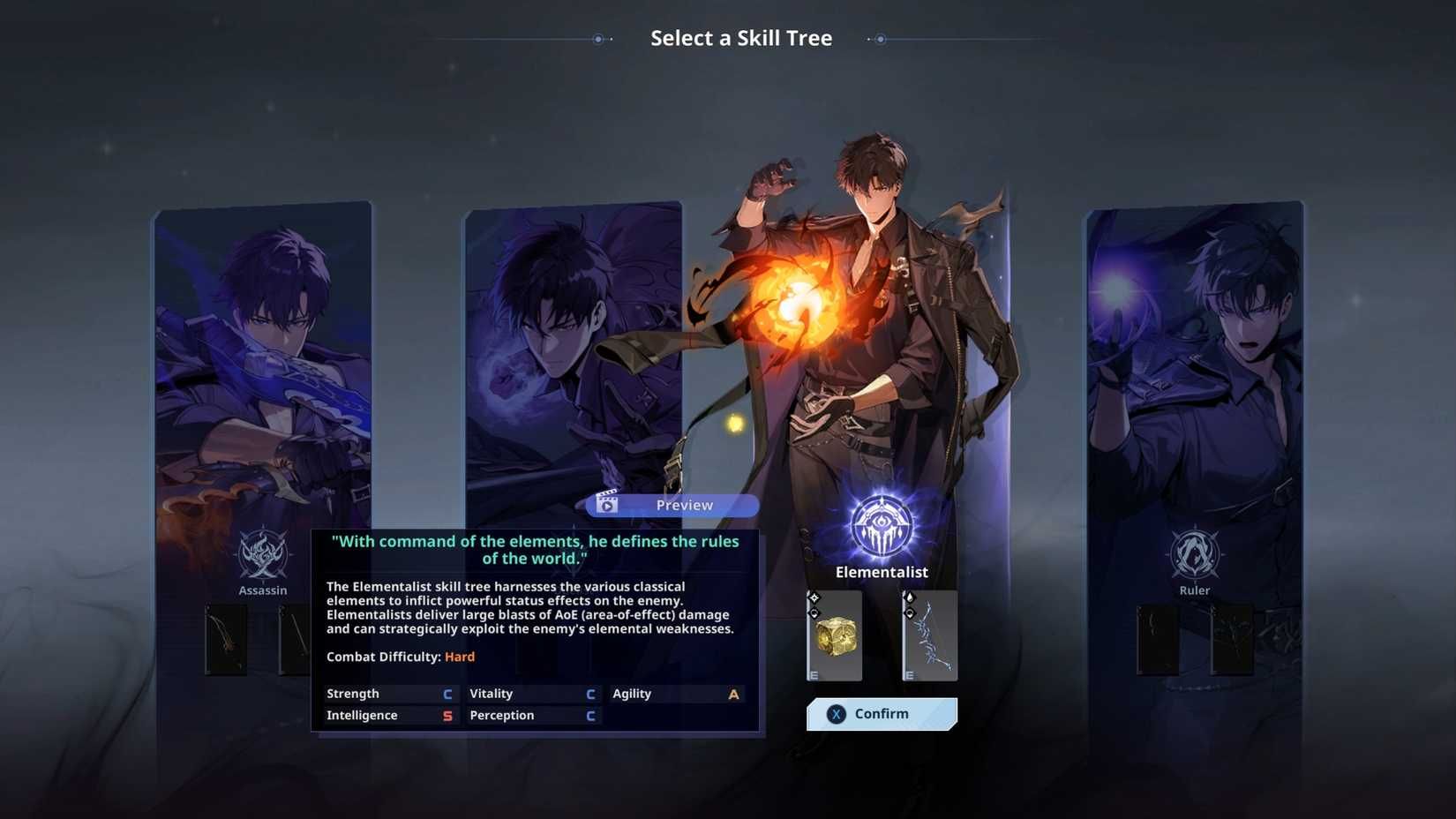The image size is (1456, 819).
Task: Click the skill icon below the droplet on the bow card
Action: coord(910,613)
